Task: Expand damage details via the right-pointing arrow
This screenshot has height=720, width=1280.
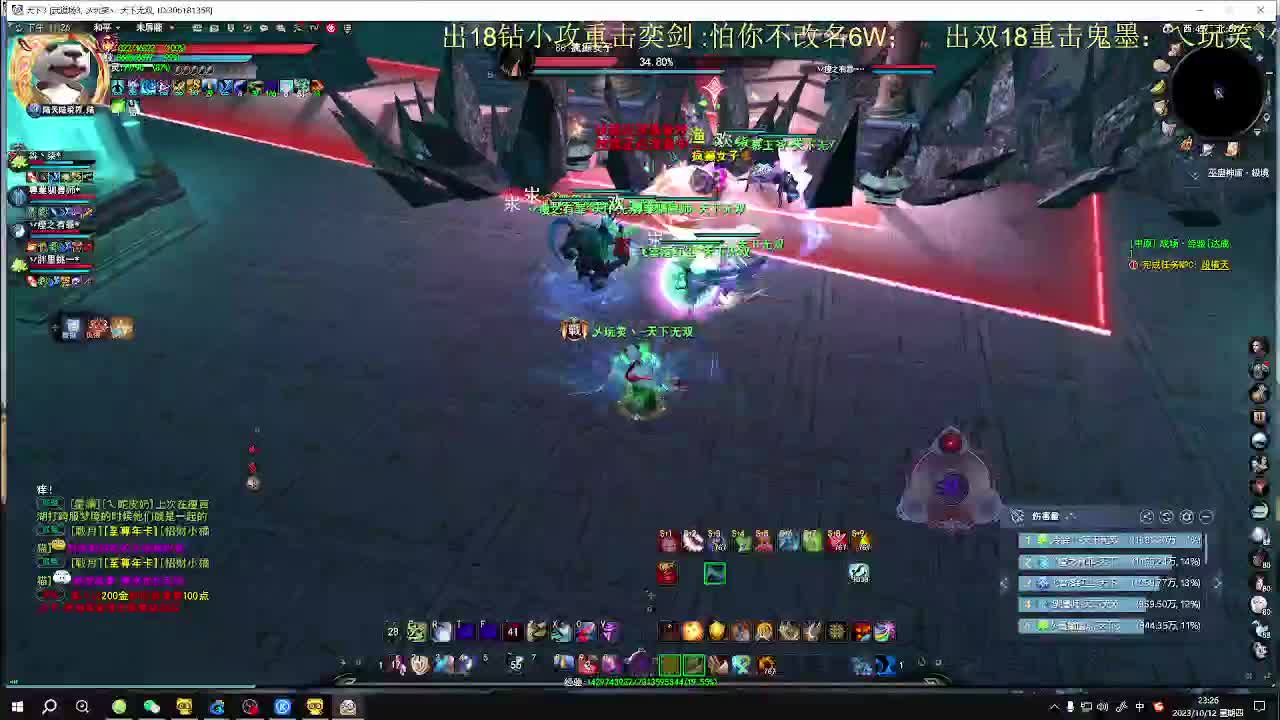Action: point(1217,582)
